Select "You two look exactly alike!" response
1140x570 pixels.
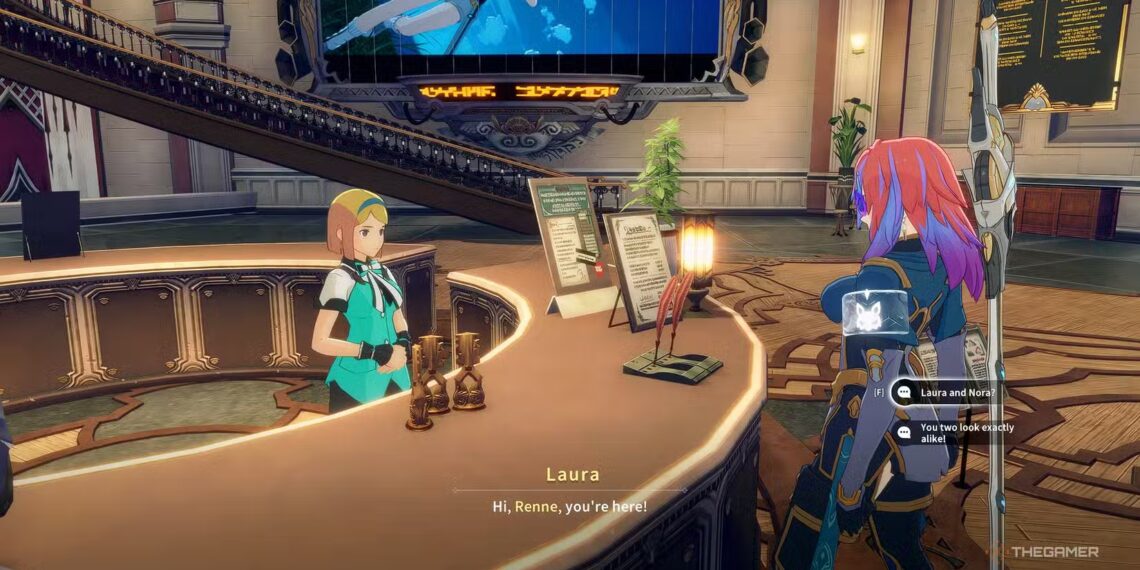coord(965,432)
